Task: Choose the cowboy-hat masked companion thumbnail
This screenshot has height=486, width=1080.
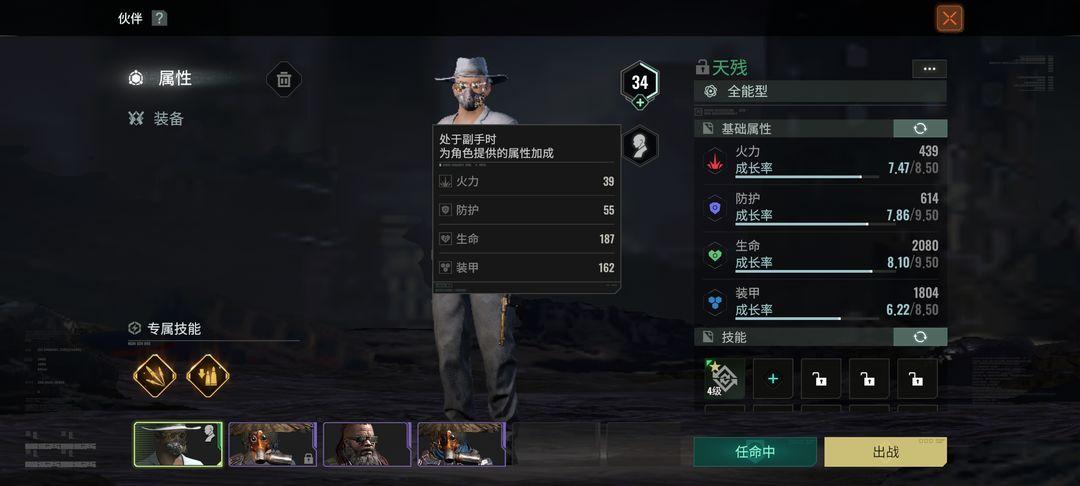Action: [x=178, y=443]
